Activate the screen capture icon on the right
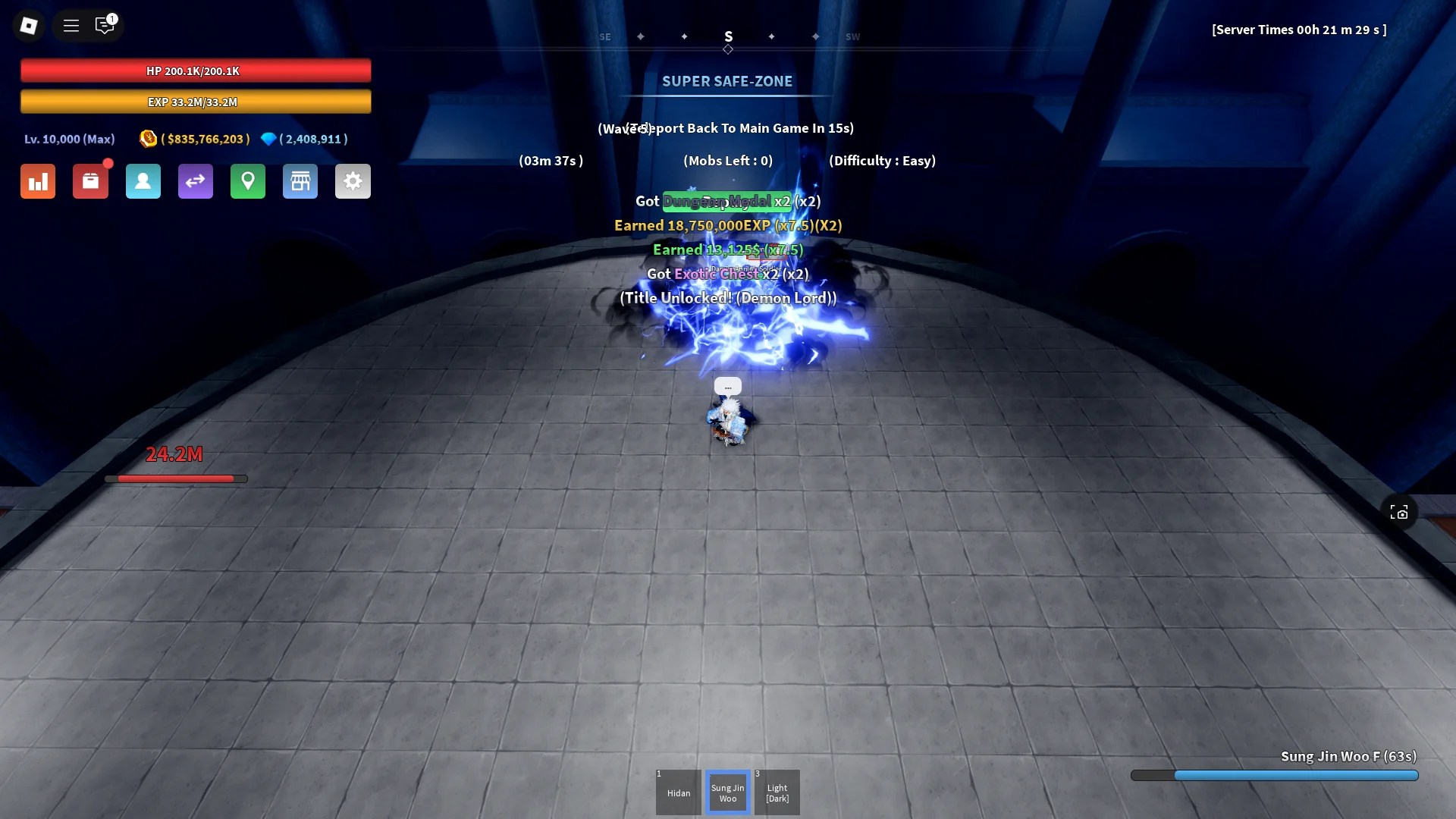1456x819 pixels. 1401,512
